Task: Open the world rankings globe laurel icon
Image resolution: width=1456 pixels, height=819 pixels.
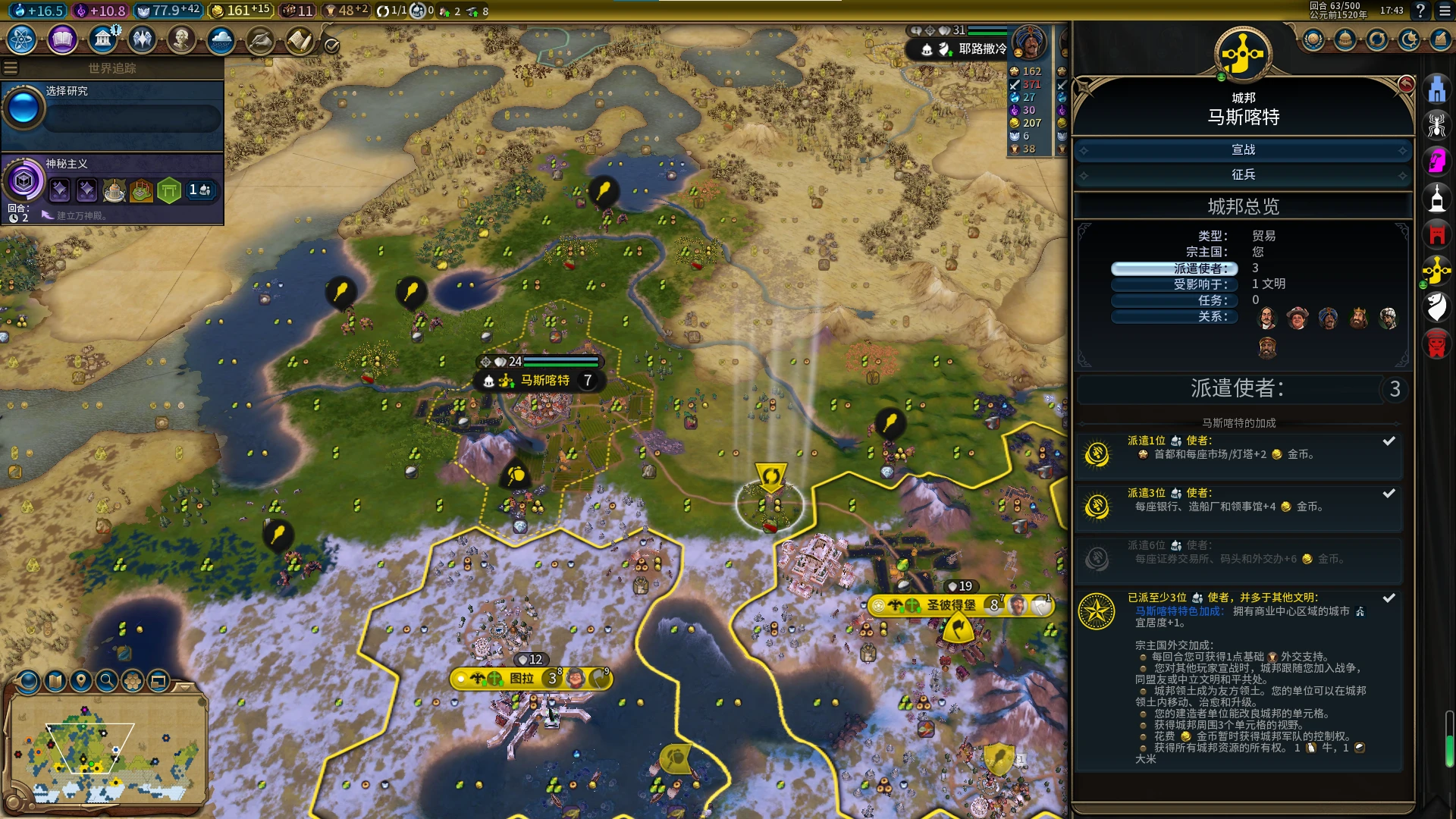Action: (x=1313, y=39)
